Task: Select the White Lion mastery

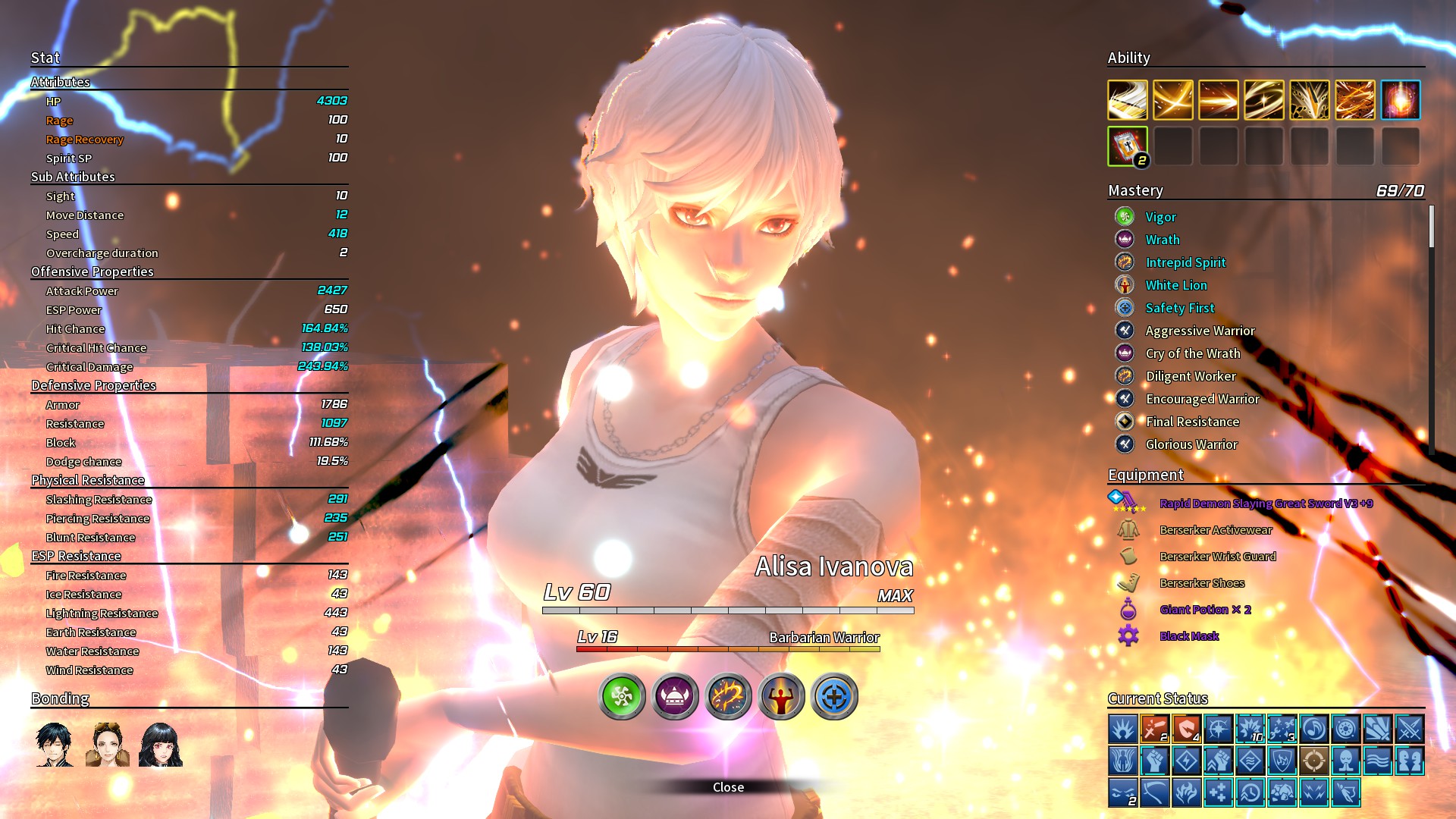Action: click(x=1175, y=285)
